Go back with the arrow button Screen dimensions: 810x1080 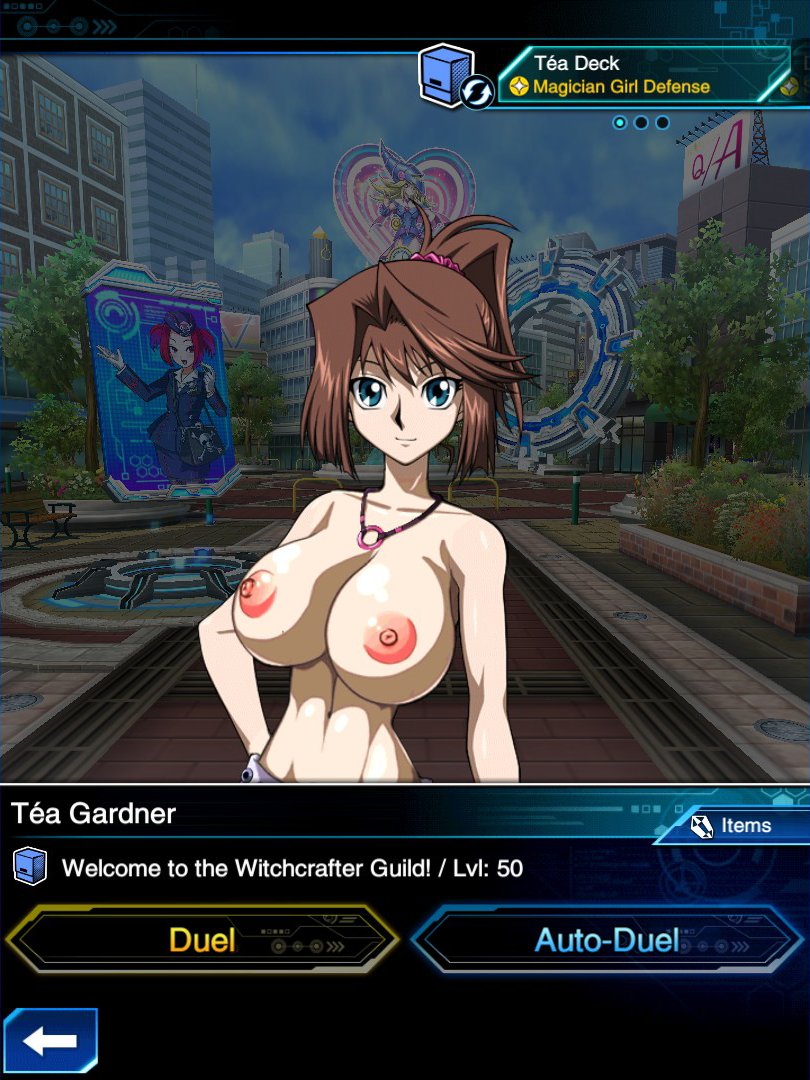tap(50, 1041)
